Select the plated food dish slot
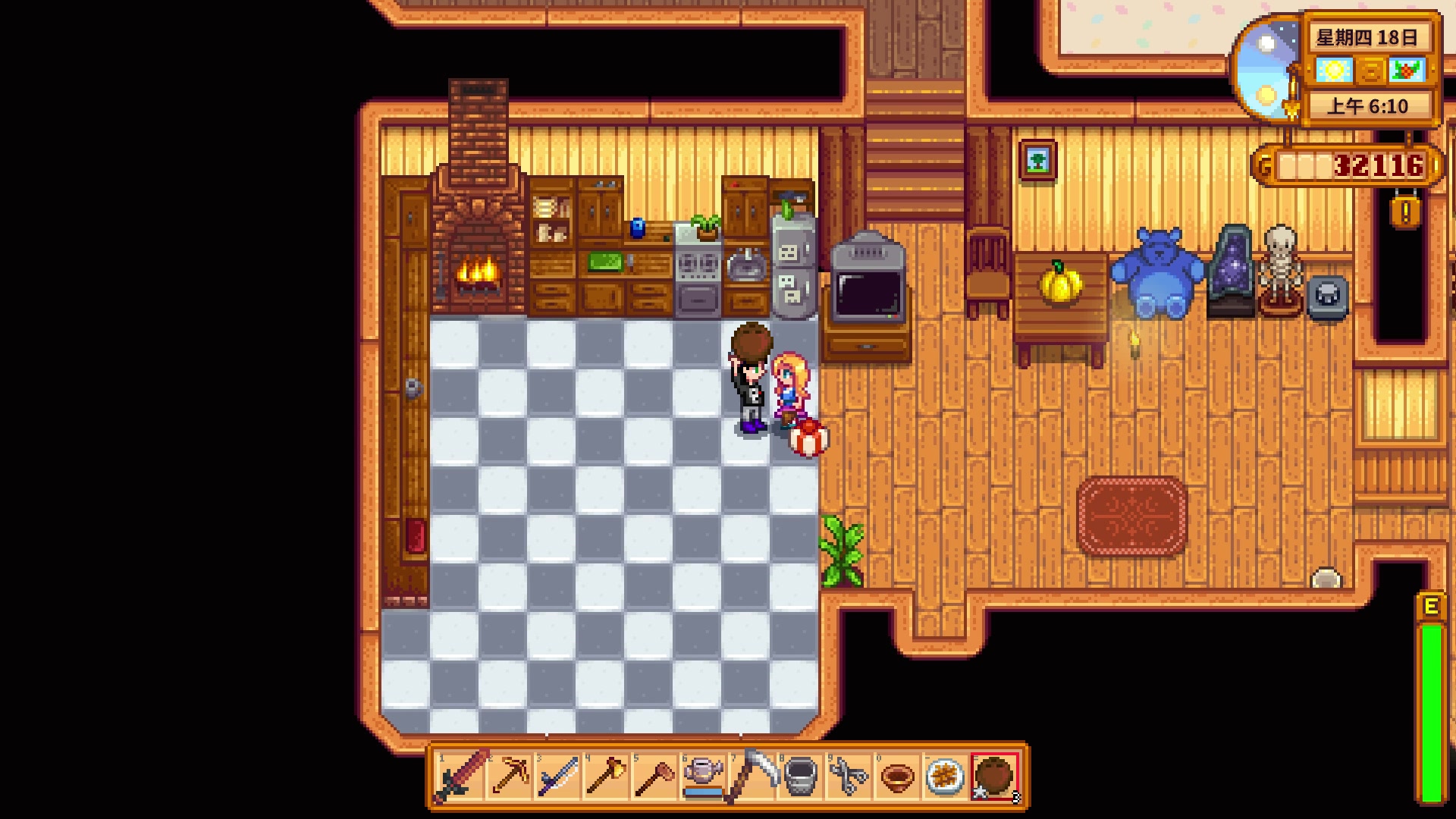 946,777
